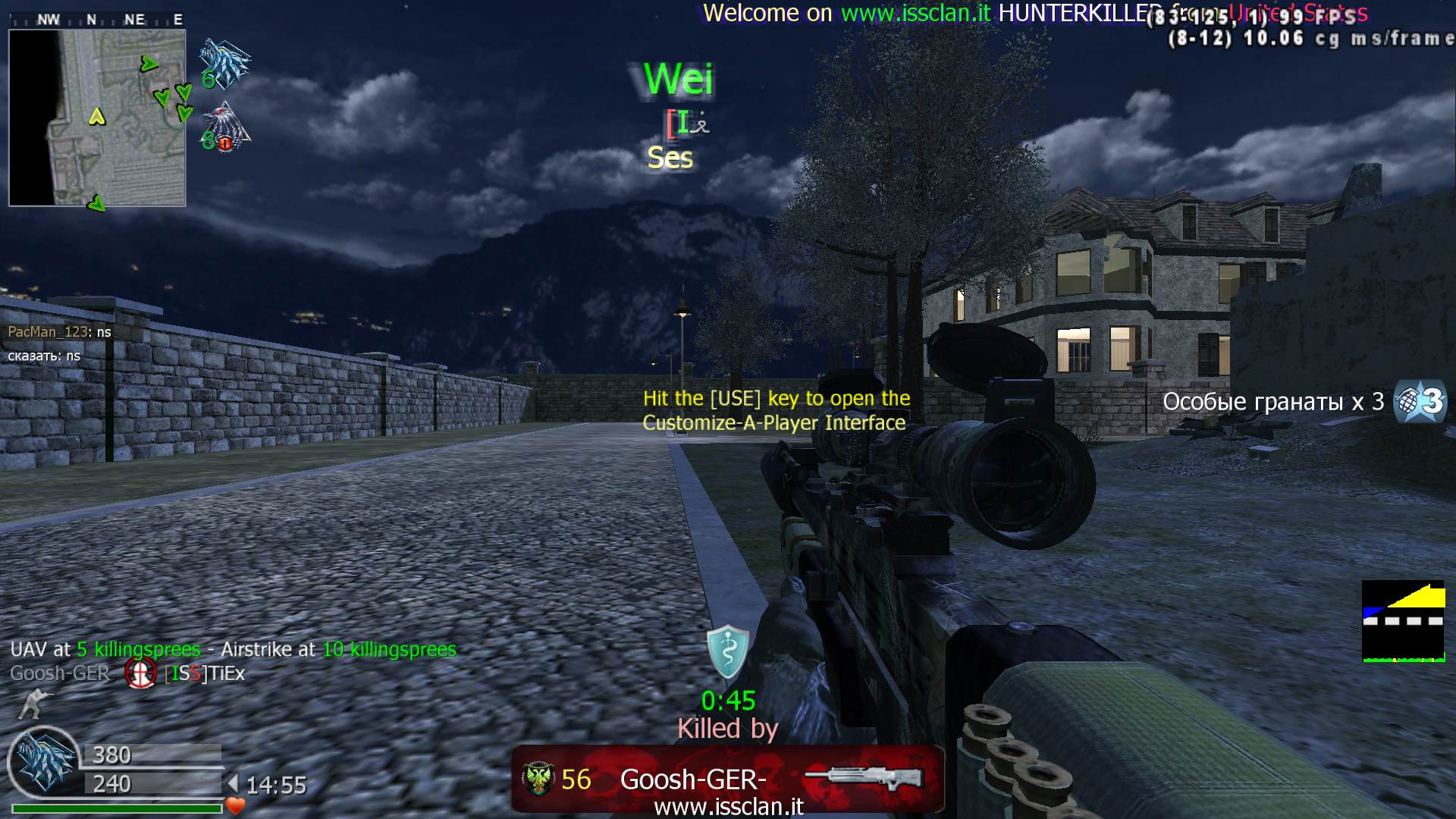Click the yellow player arrow on minimap

point(97,117)
